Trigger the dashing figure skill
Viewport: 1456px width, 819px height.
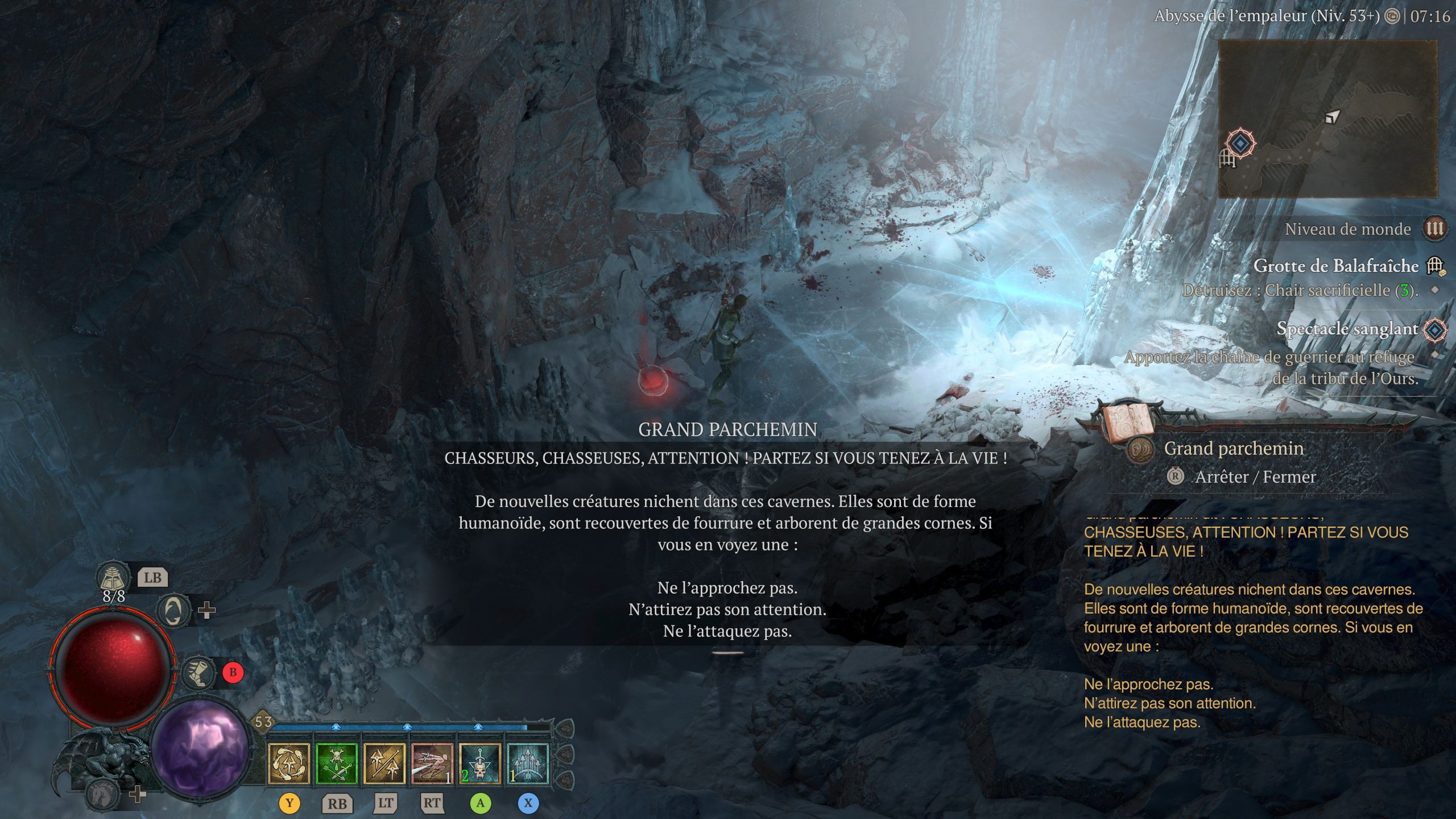[432, 763]
